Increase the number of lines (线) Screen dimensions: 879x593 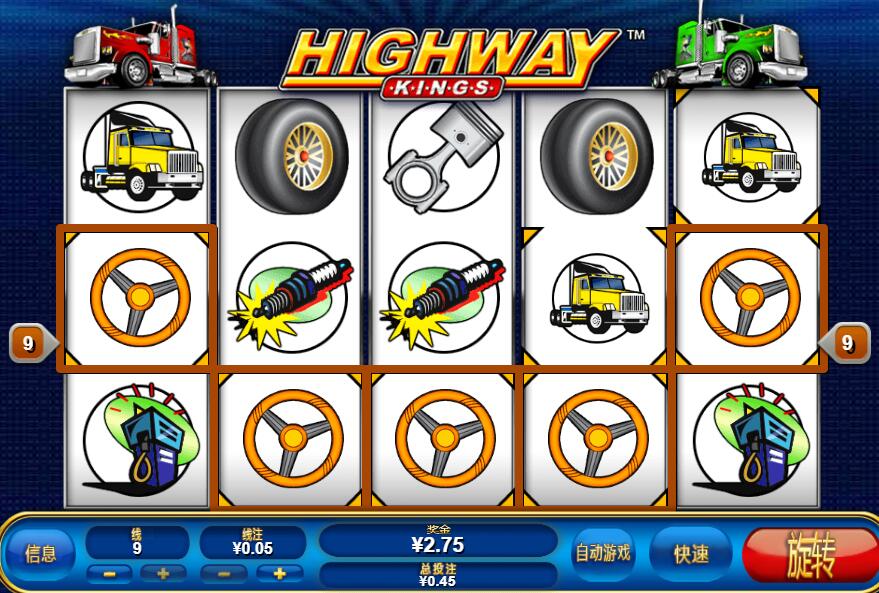(162, 574)
